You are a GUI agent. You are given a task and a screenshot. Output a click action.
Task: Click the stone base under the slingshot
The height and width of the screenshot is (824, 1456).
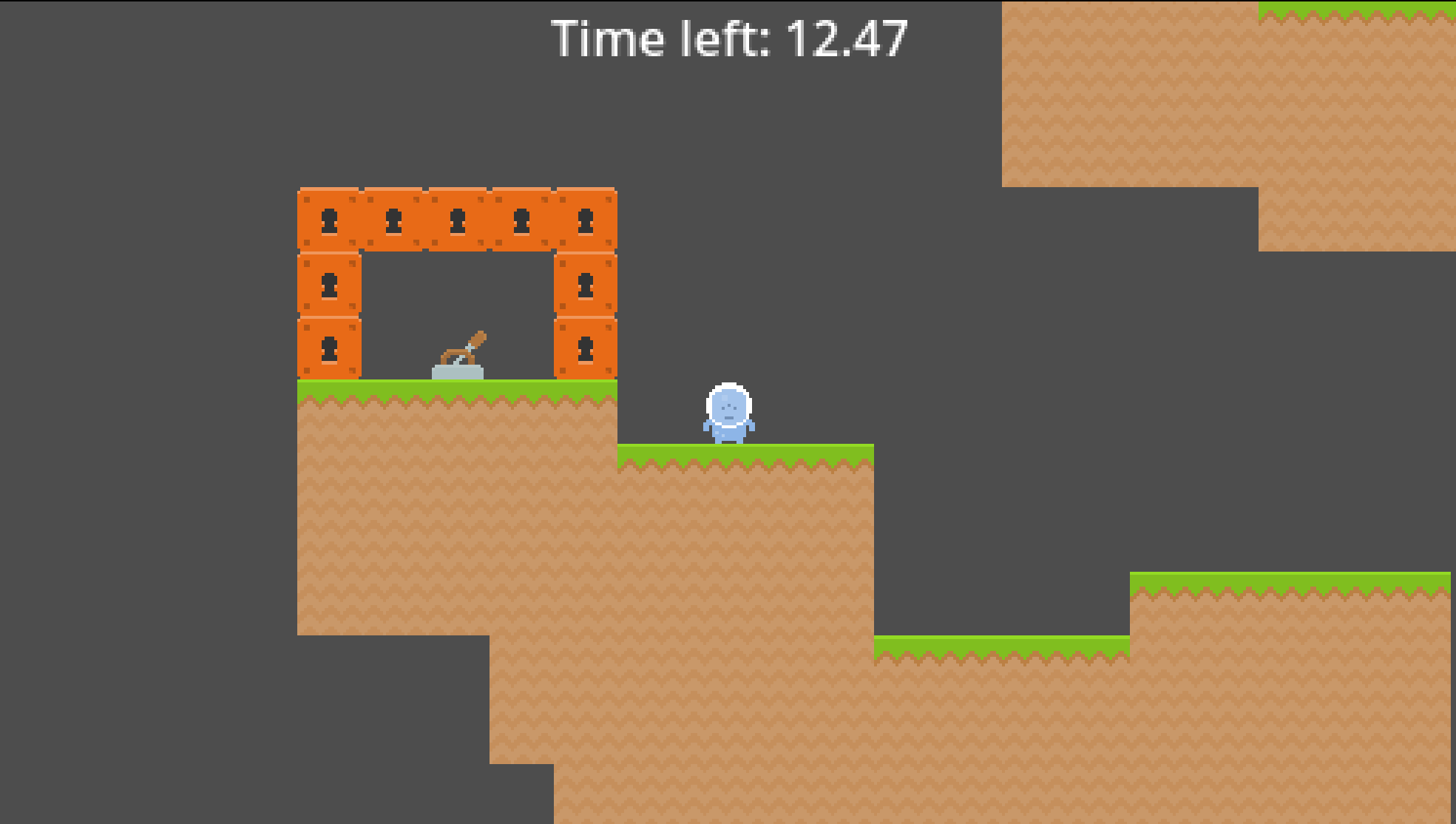[x=457, y=372]
